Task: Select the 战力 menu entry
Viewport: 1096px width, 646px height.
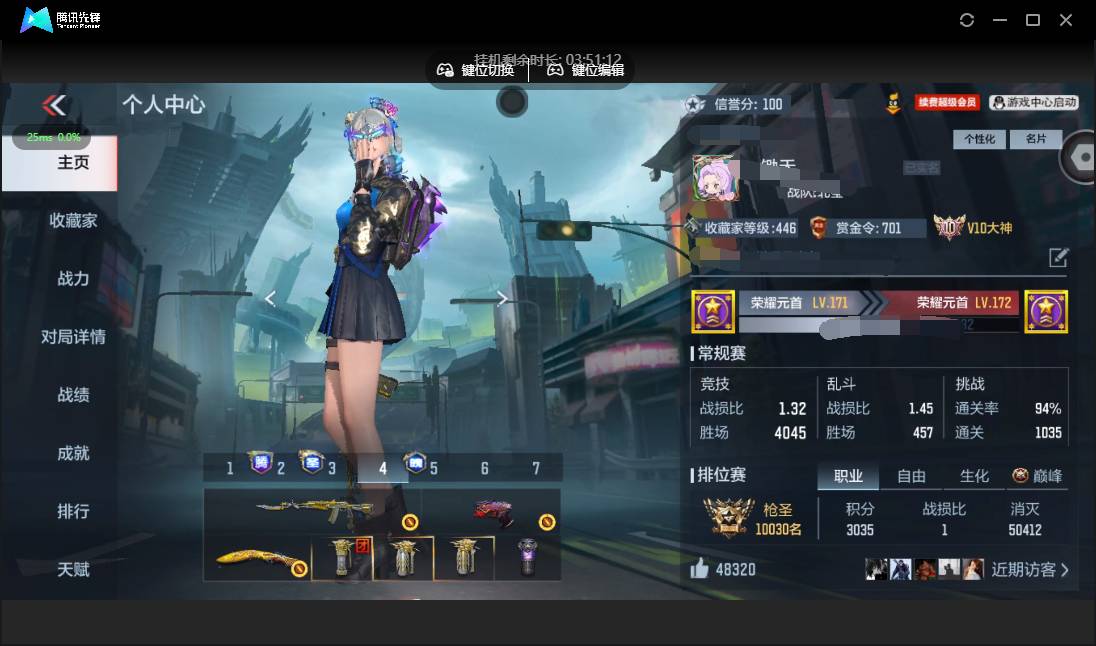Action: pyautogui.click(x=73, y=279)
